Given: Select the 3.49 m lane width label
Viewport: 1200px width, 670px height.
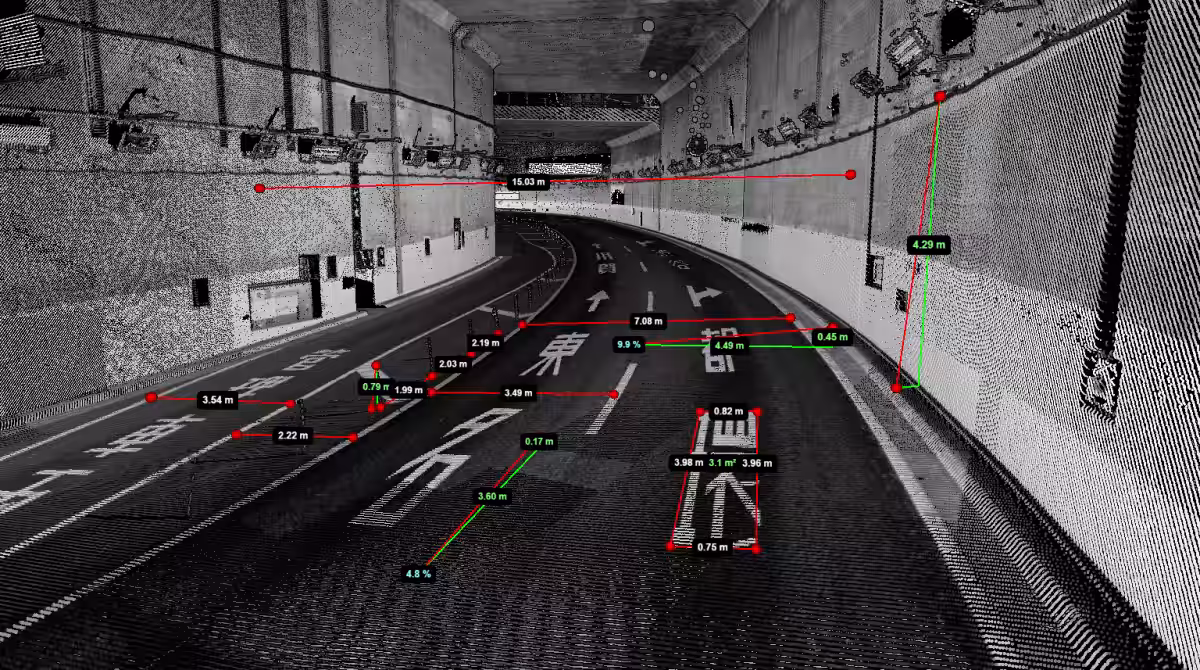Looking at the screenshot, I should click(519, 392).
